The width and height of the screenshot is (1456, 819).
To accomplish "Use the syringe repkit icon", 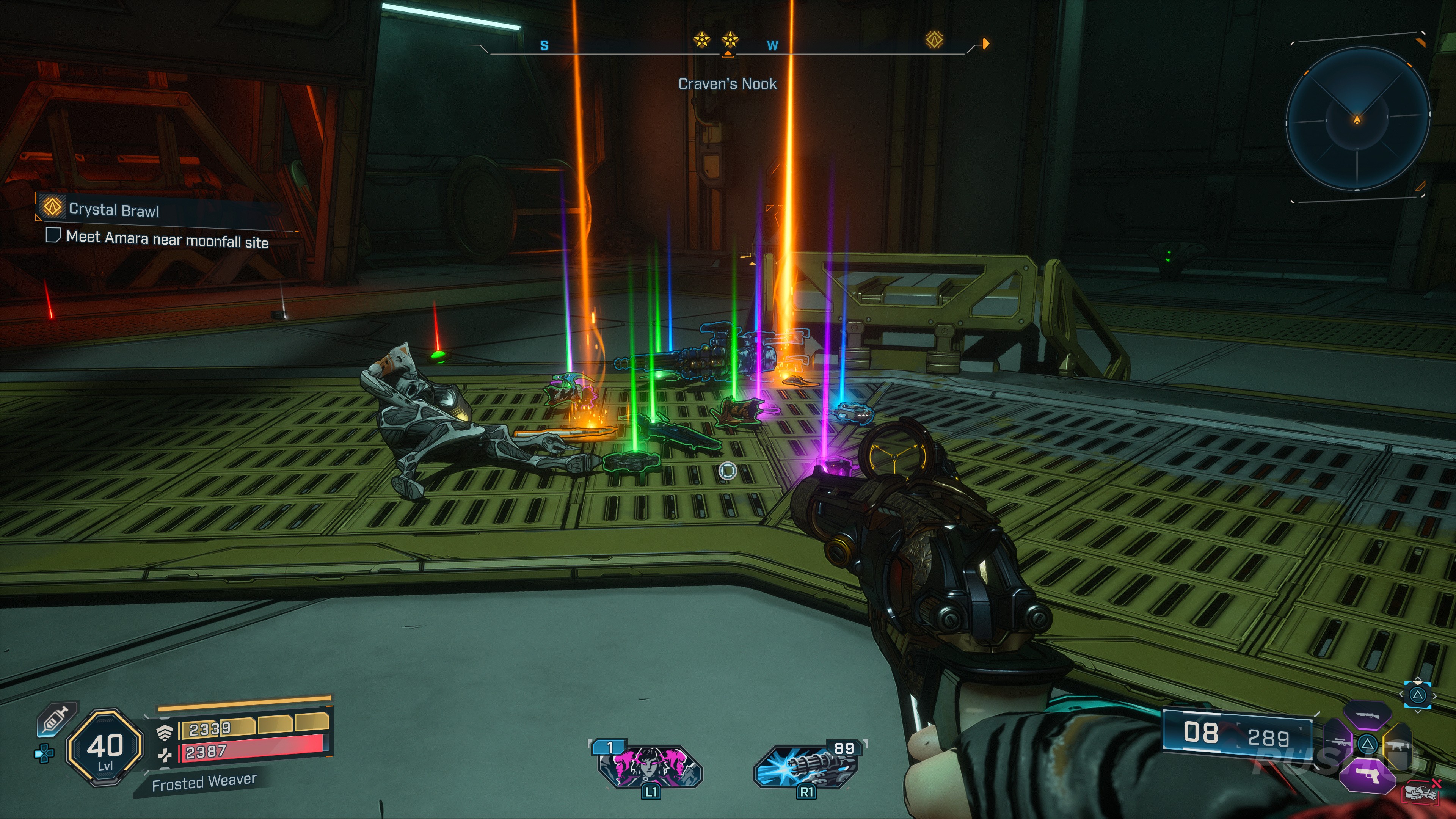I will pyautogui.click(x=56, y=720).
